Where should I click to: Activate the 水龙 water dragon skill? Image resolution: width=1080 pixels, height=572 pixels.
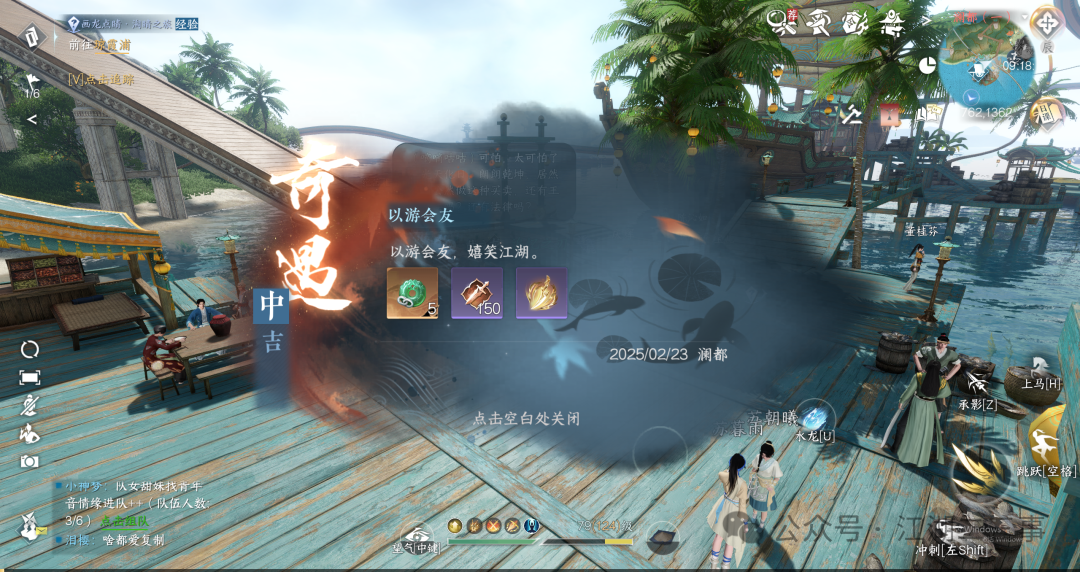tap(815, 420)
